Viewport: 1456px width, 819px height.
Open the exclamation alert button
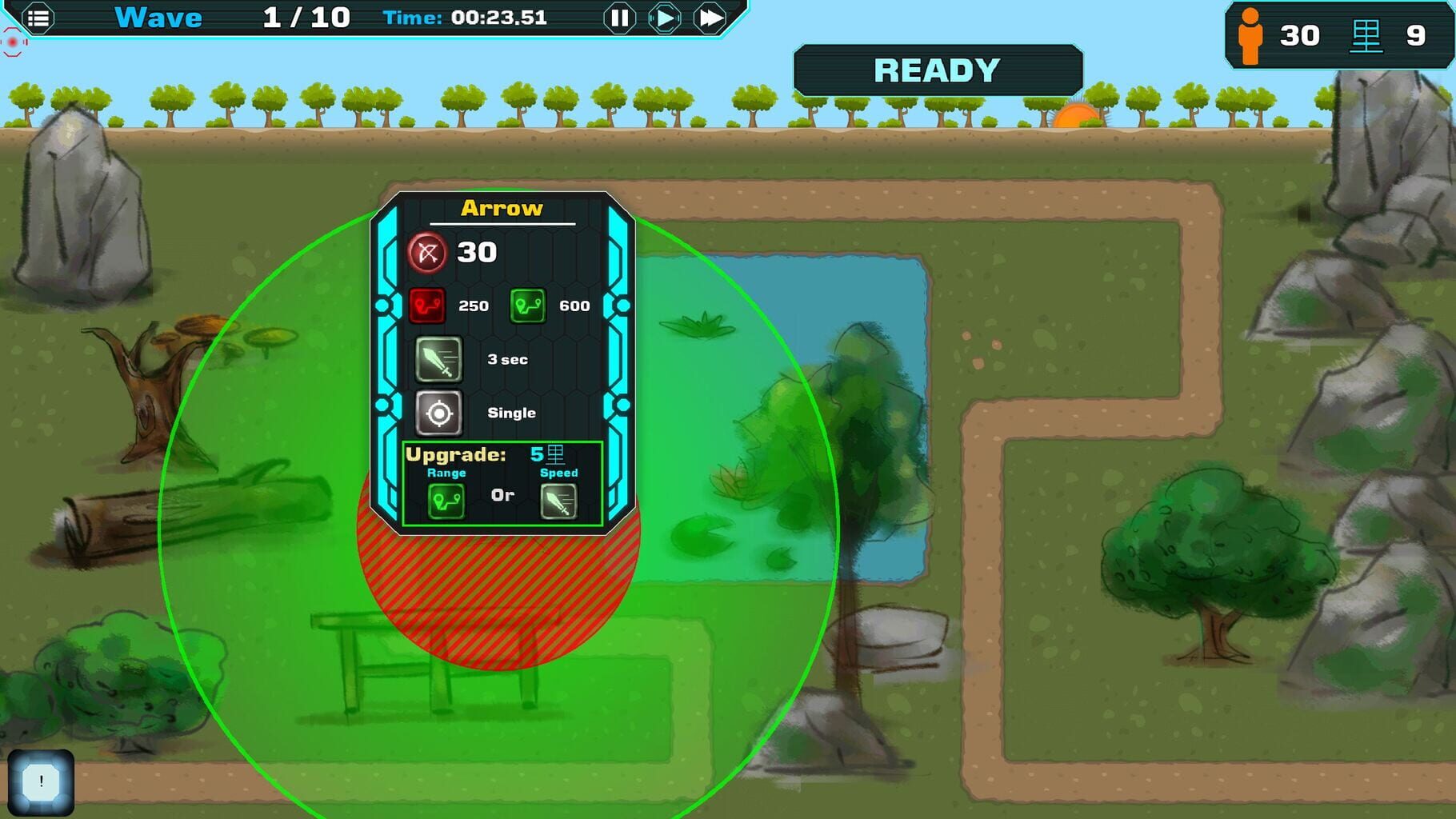41,782
